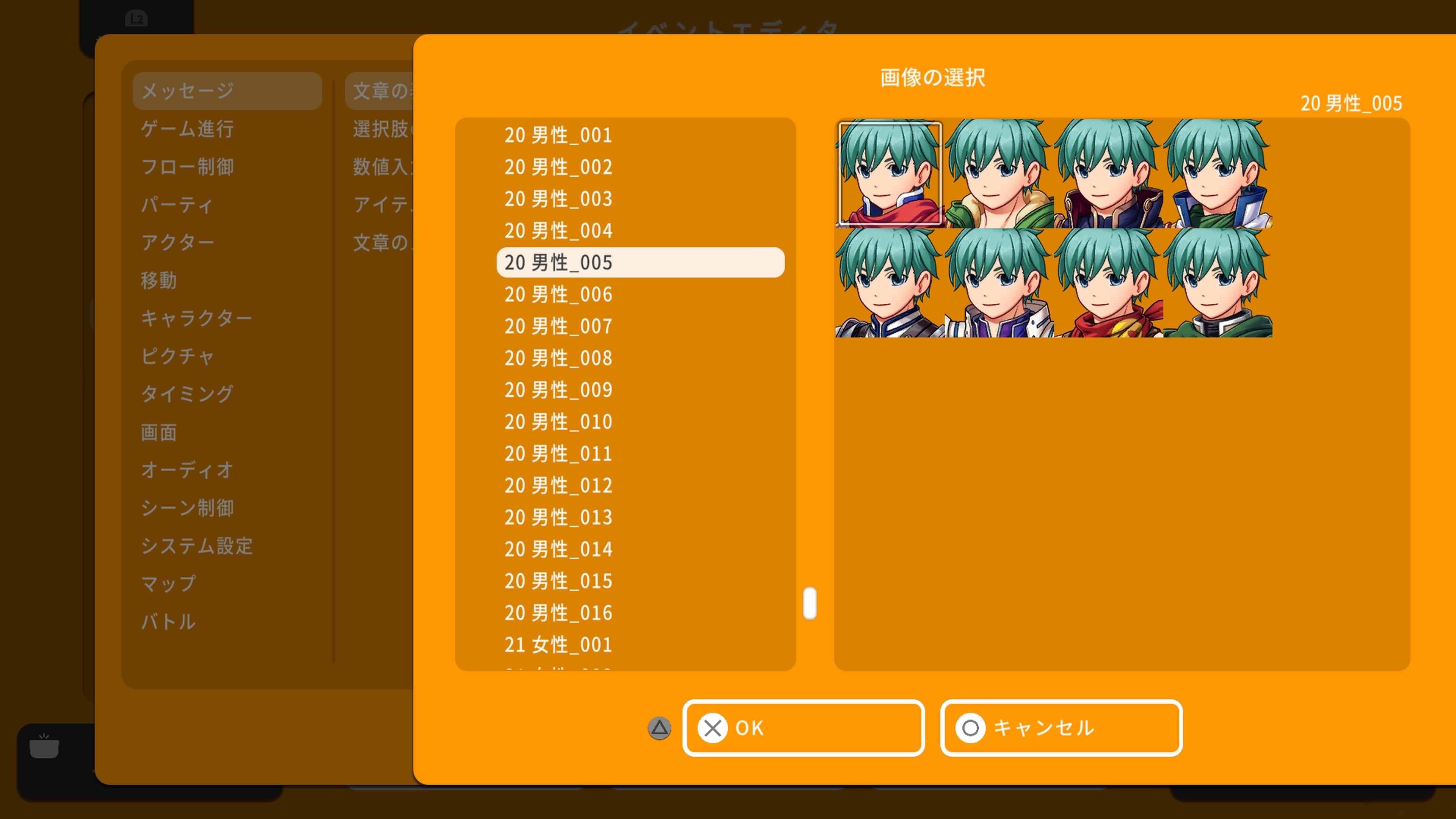Select 21 女性_001 from the image list
This screenshot has width=1456, height=819.
pos(557,644)
